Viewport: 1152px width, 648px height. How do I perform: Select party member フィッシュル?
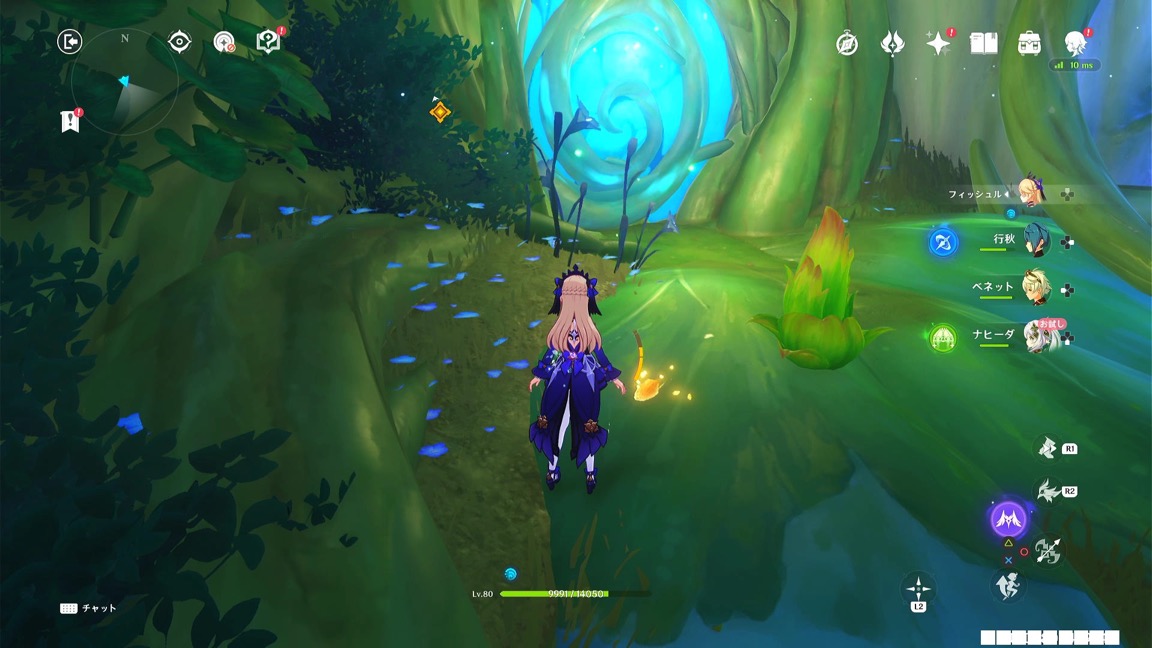[1028, 193]
